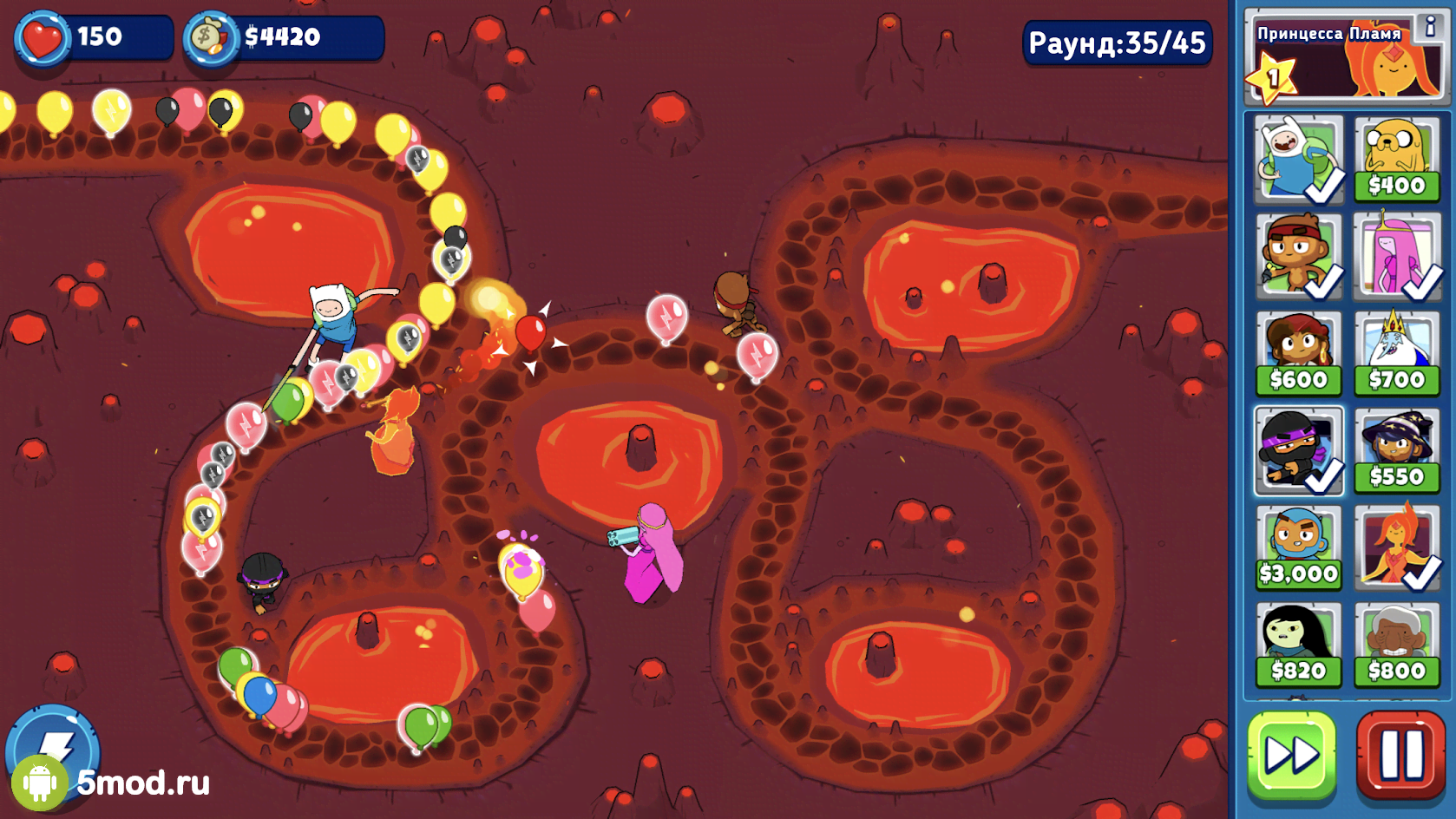Purchase the $600 monkey character

click(1298, 354)
